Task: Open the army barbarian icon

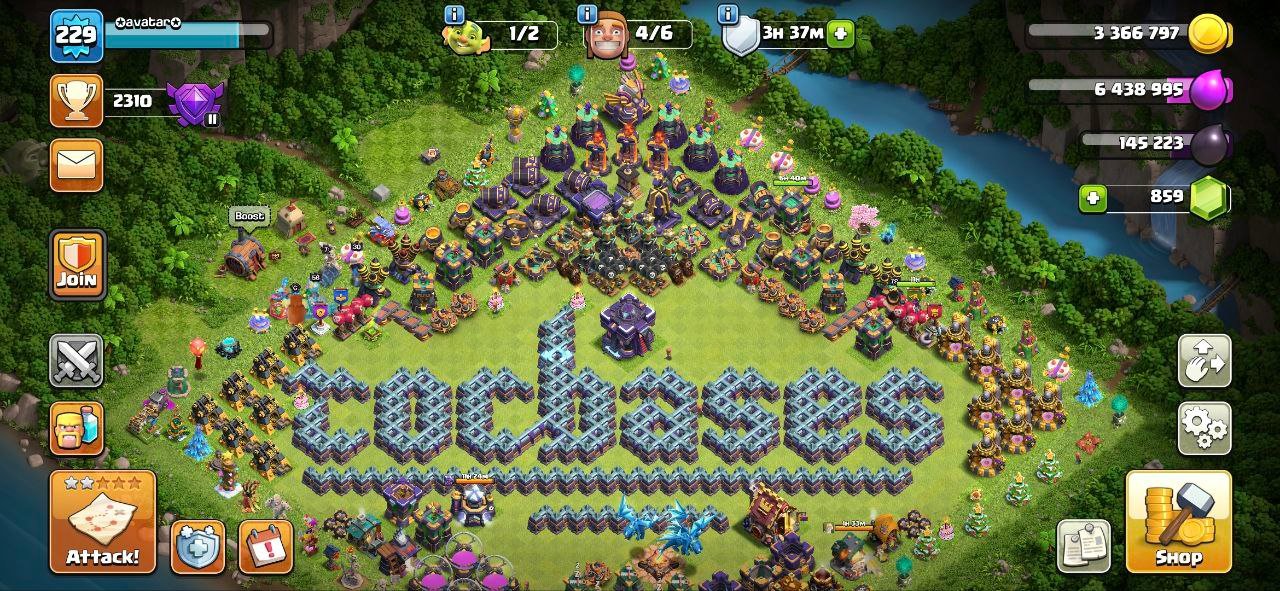Action: pyautogui.click(x=77, y=429)
